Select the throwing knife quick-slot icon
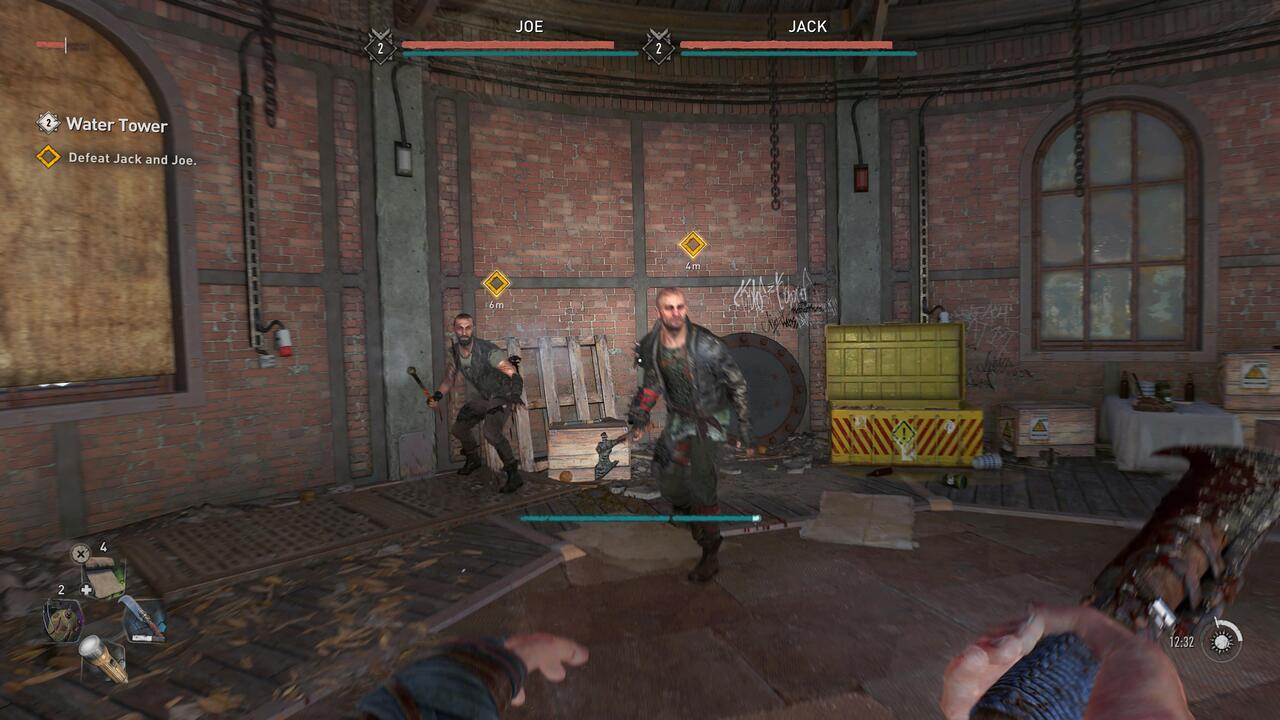Viewport: 1280px width, 720px height. (145, 618)
